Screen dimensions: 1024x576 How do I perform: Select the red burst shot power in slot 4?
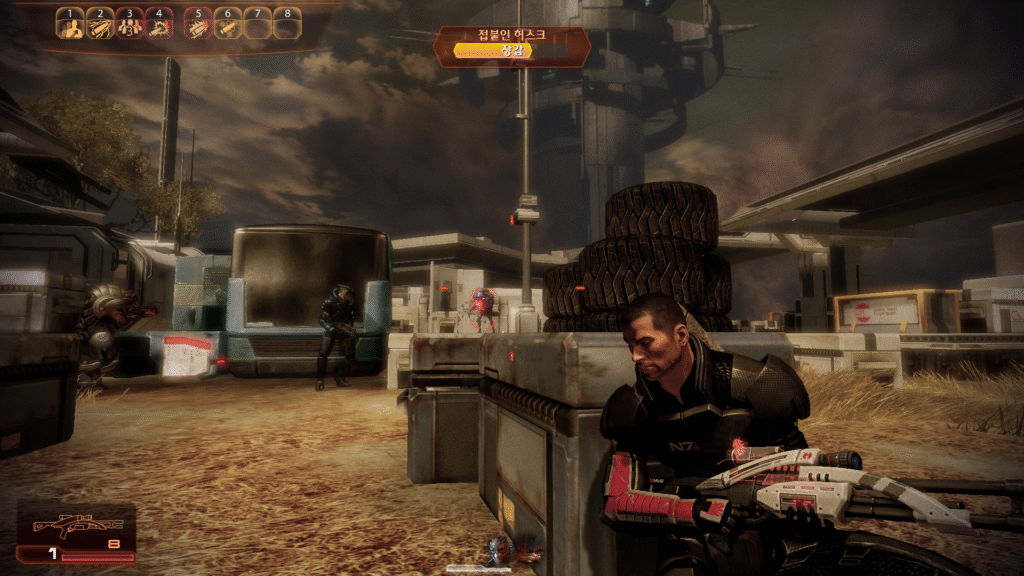158,25
